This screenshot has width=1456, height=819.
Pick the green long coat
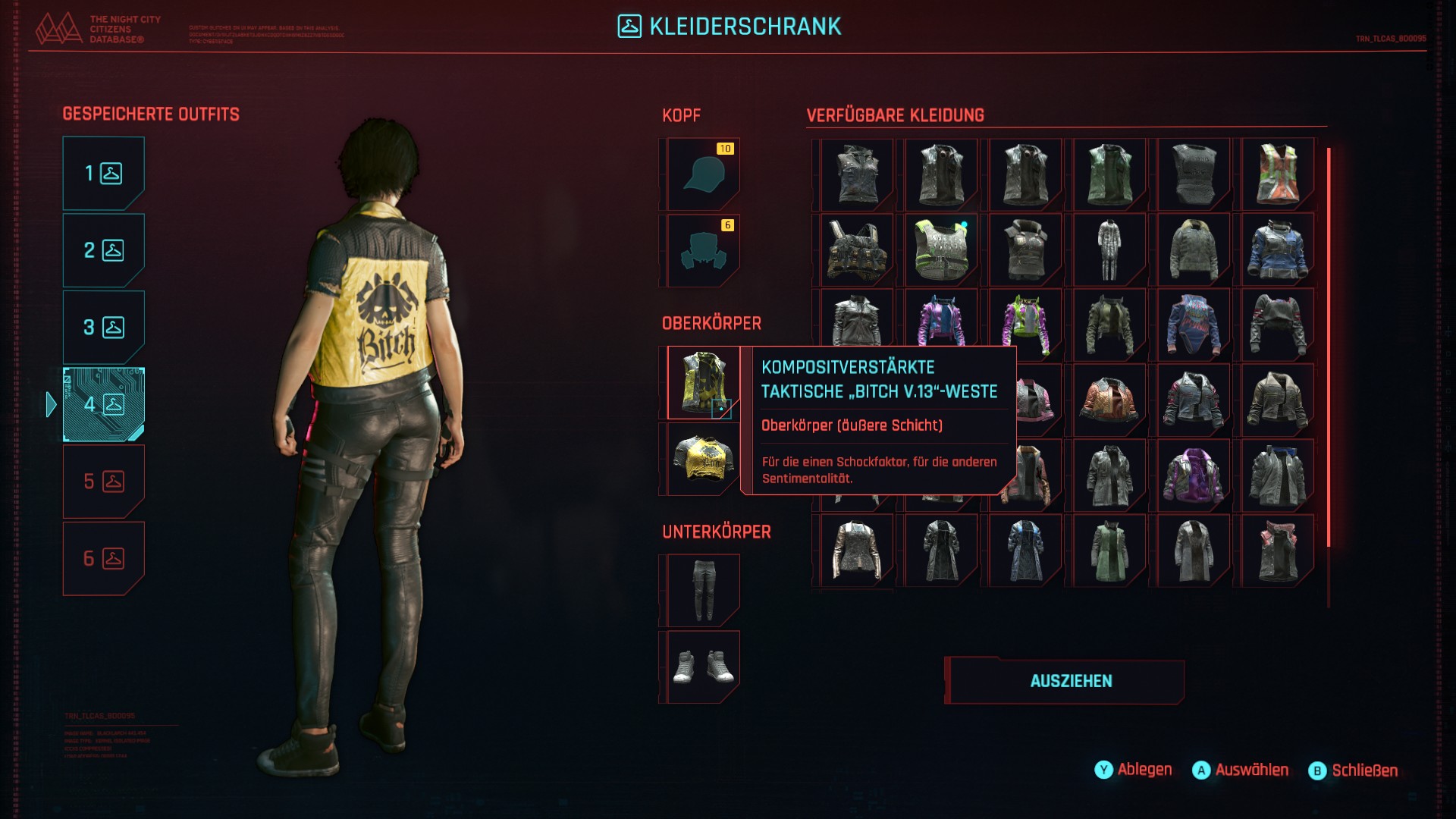1109,551
